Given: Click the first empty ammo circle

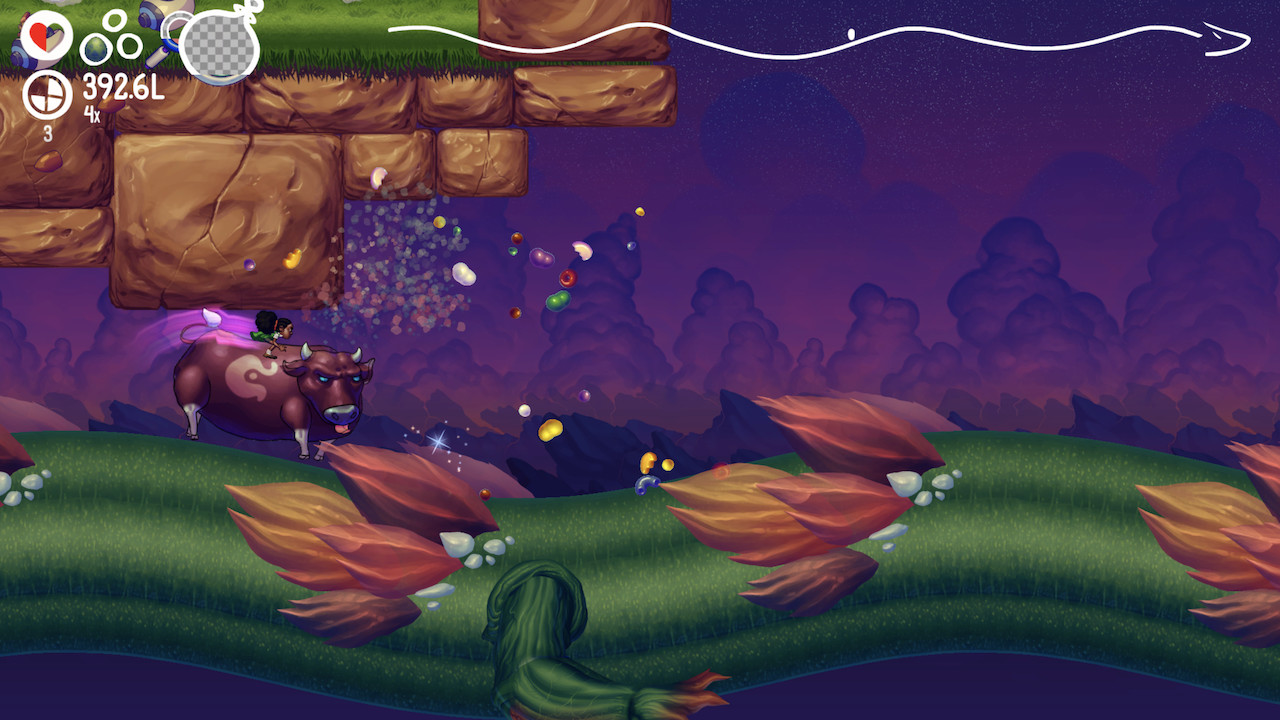Looking at the screenshot, I should pyautogui.click(x=113, y=21).
